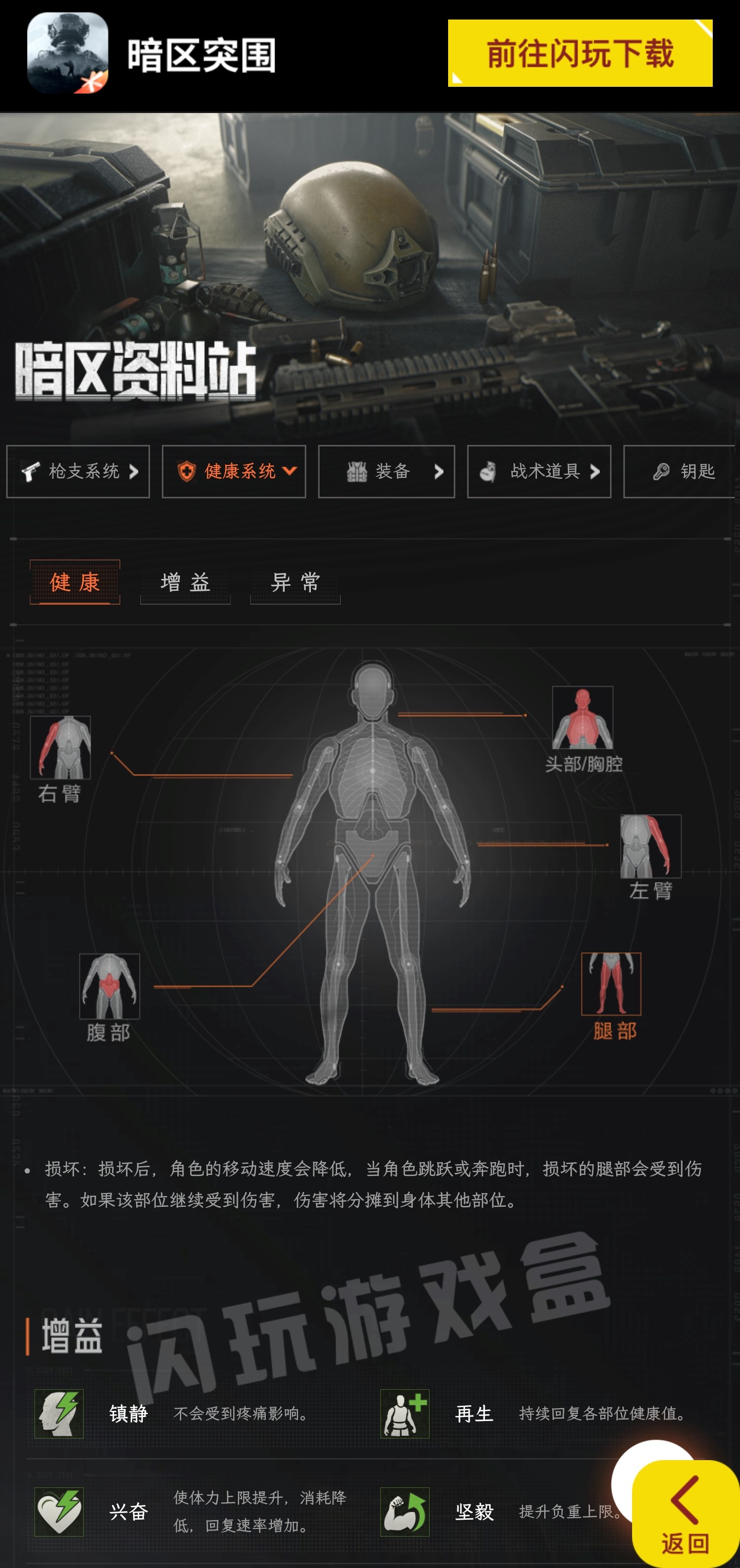Select the vest icon for 装备
The width and height of the screenshot is (740, 1568).
357,472
